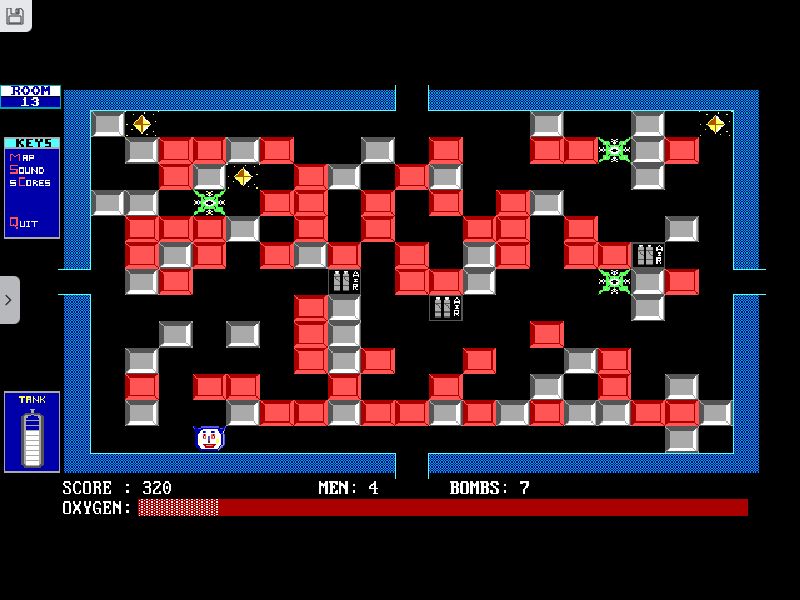Open the Map entry in the Keys panel
800x600 pixels.
pyautogui.click(x=23, y=157)
